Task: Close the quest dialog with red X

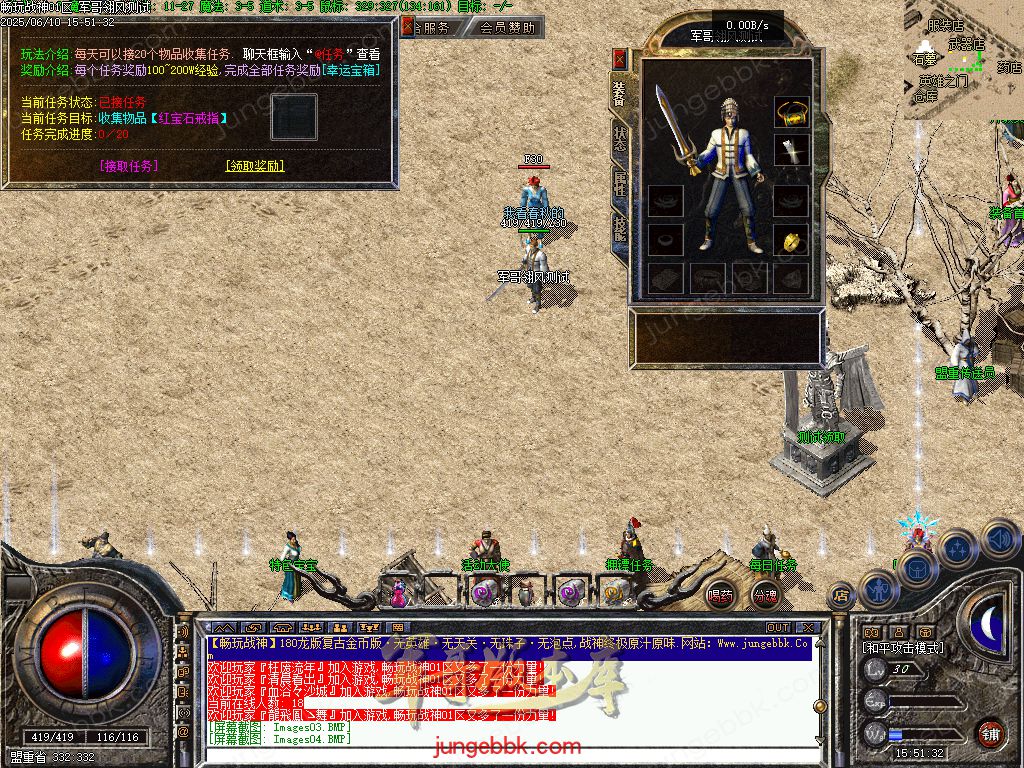Action: 406,28
